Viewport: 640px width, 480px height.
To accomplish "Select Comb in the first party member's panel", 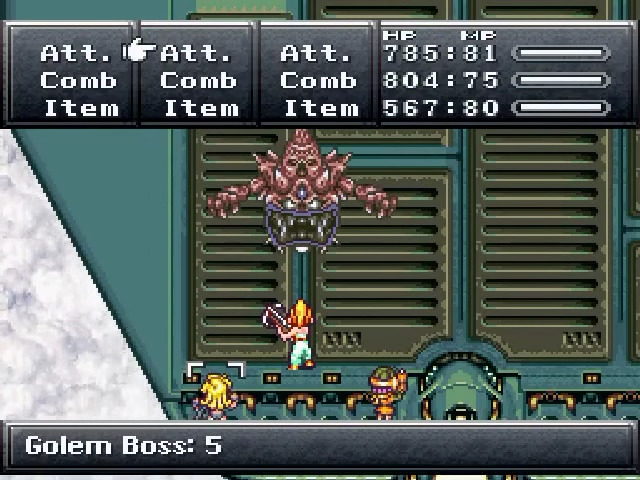I will (78, 81).
